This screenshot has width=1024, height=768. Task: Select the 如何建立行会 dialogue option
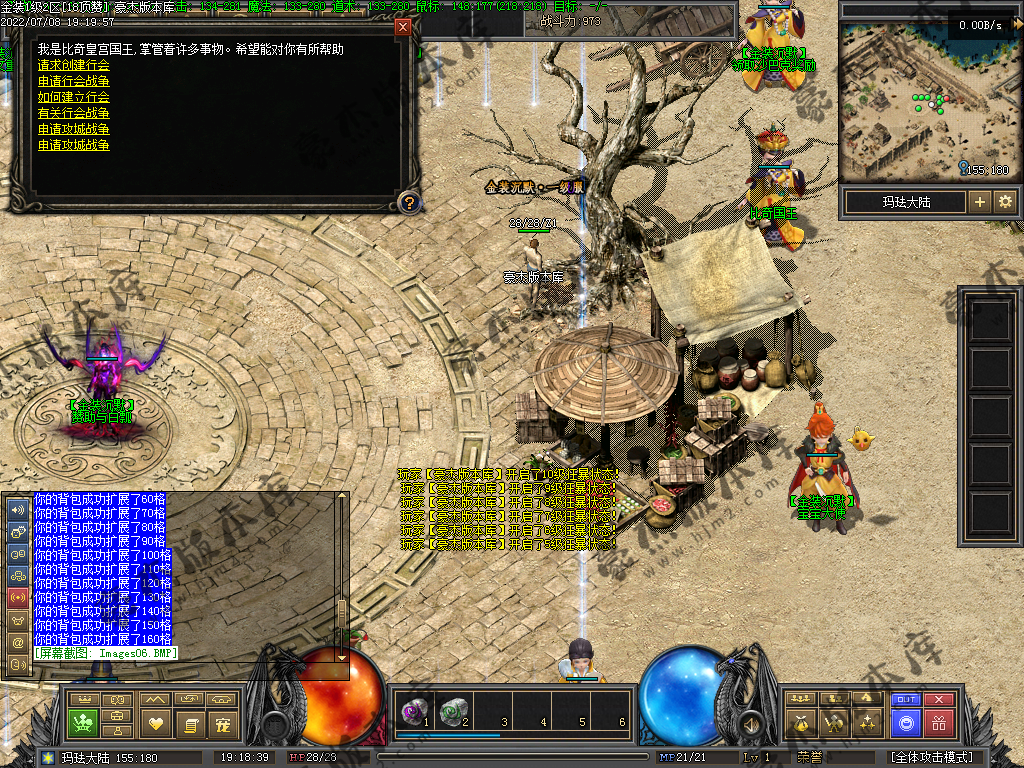coord(74,97)
